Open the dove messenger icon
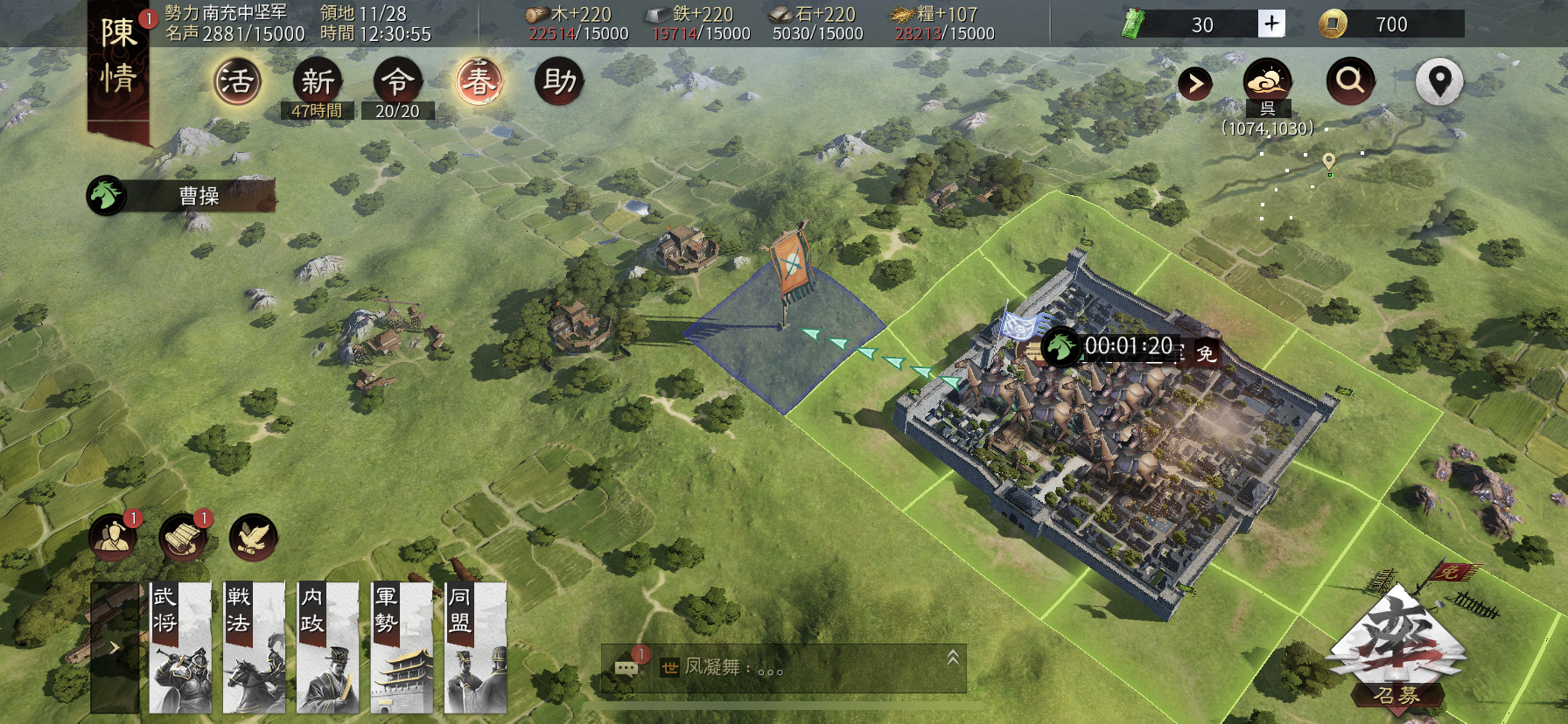Image resolution: width=1568 pixels, height=724 pixels. (253, 538)
